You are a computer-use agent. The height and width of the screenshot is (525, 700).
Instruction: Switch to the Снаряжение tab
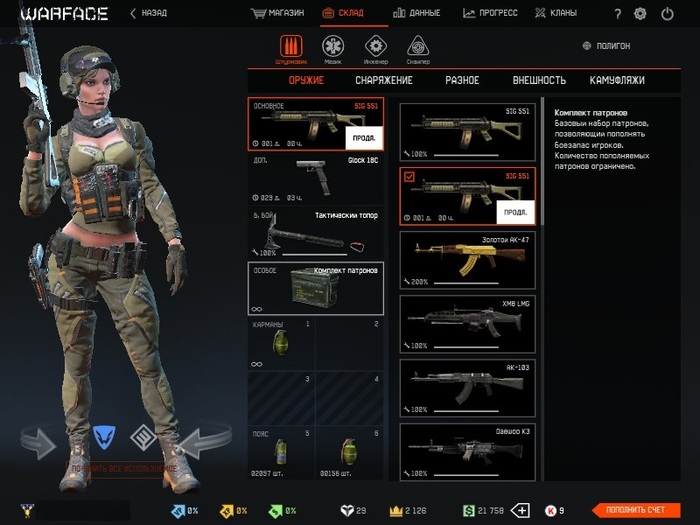[383, 80]
